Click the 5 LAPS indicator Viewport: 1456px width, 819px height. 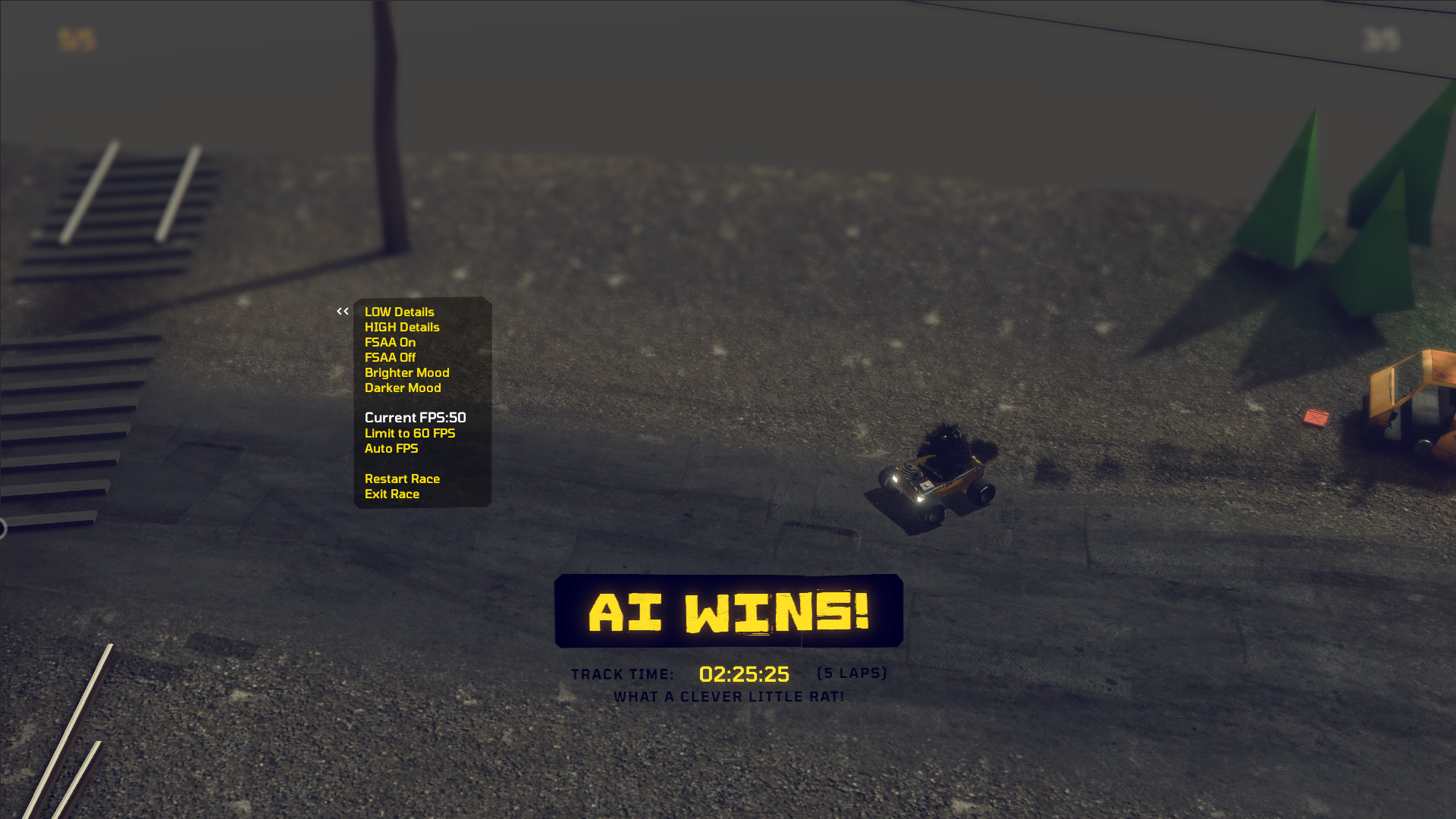[852, 673]
